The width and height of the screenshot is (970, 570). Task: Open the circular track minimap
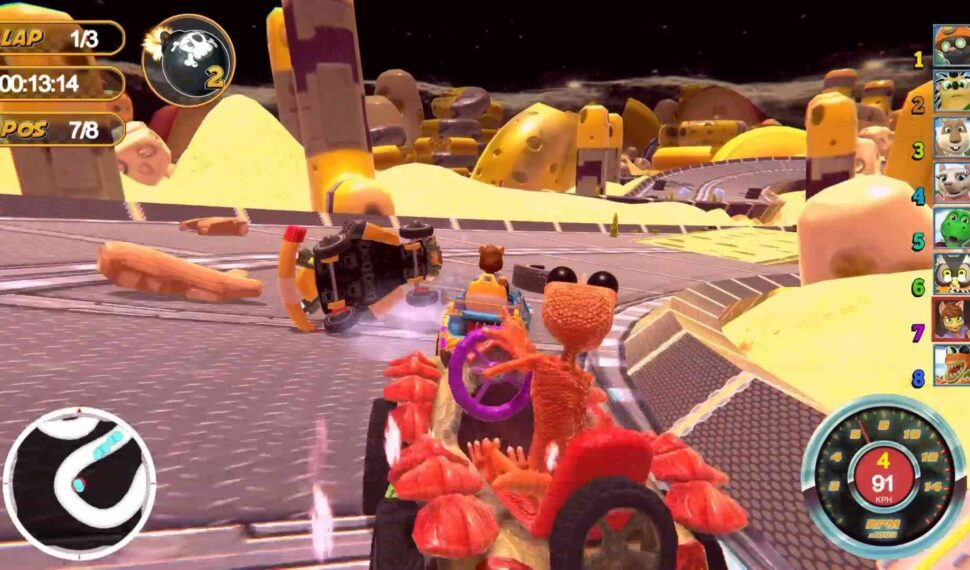pos(80,482)
